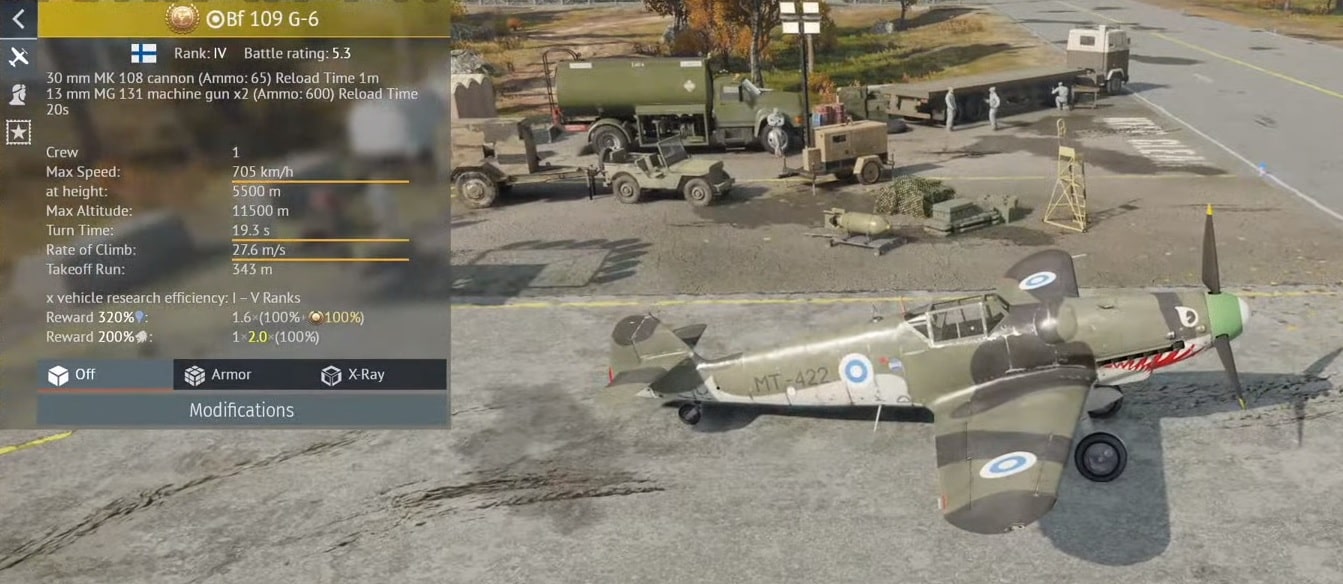Open the Modifications menu
Image resolution: width=1343 pixels, height=584 pixels.
tap(242, 410)
